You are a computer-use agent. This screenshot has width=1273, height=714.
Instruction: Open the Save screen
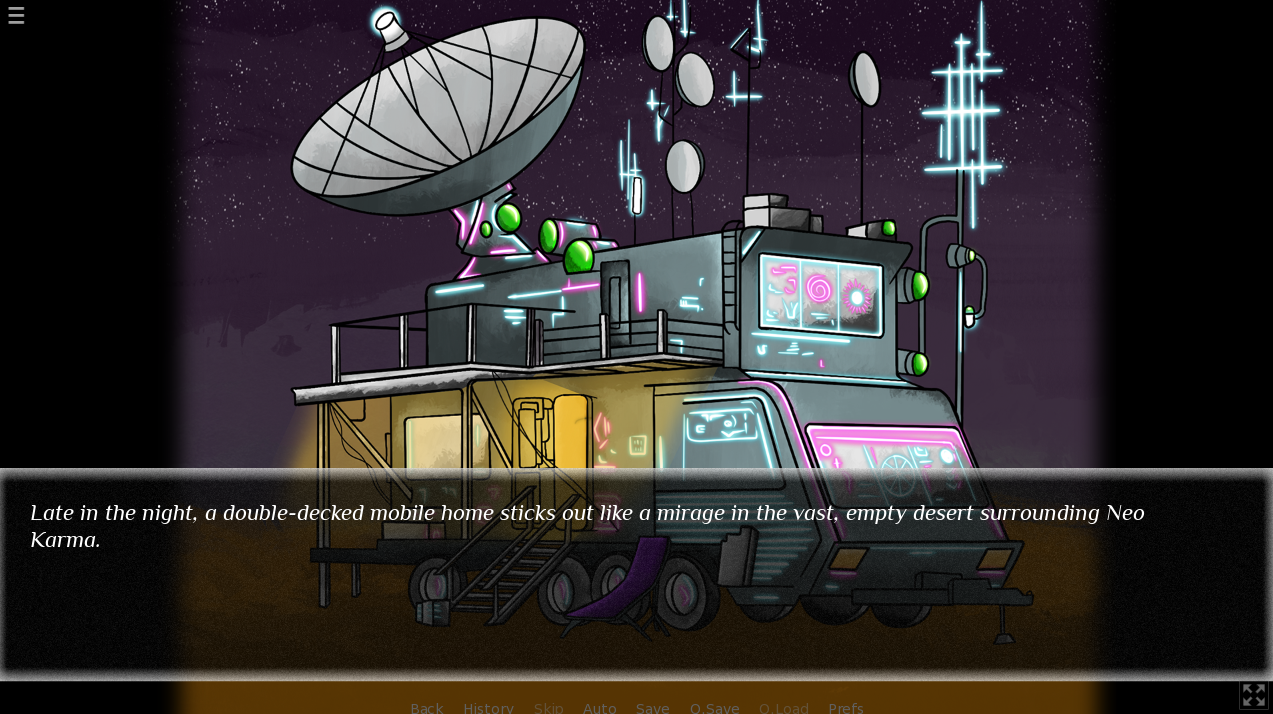652,708
